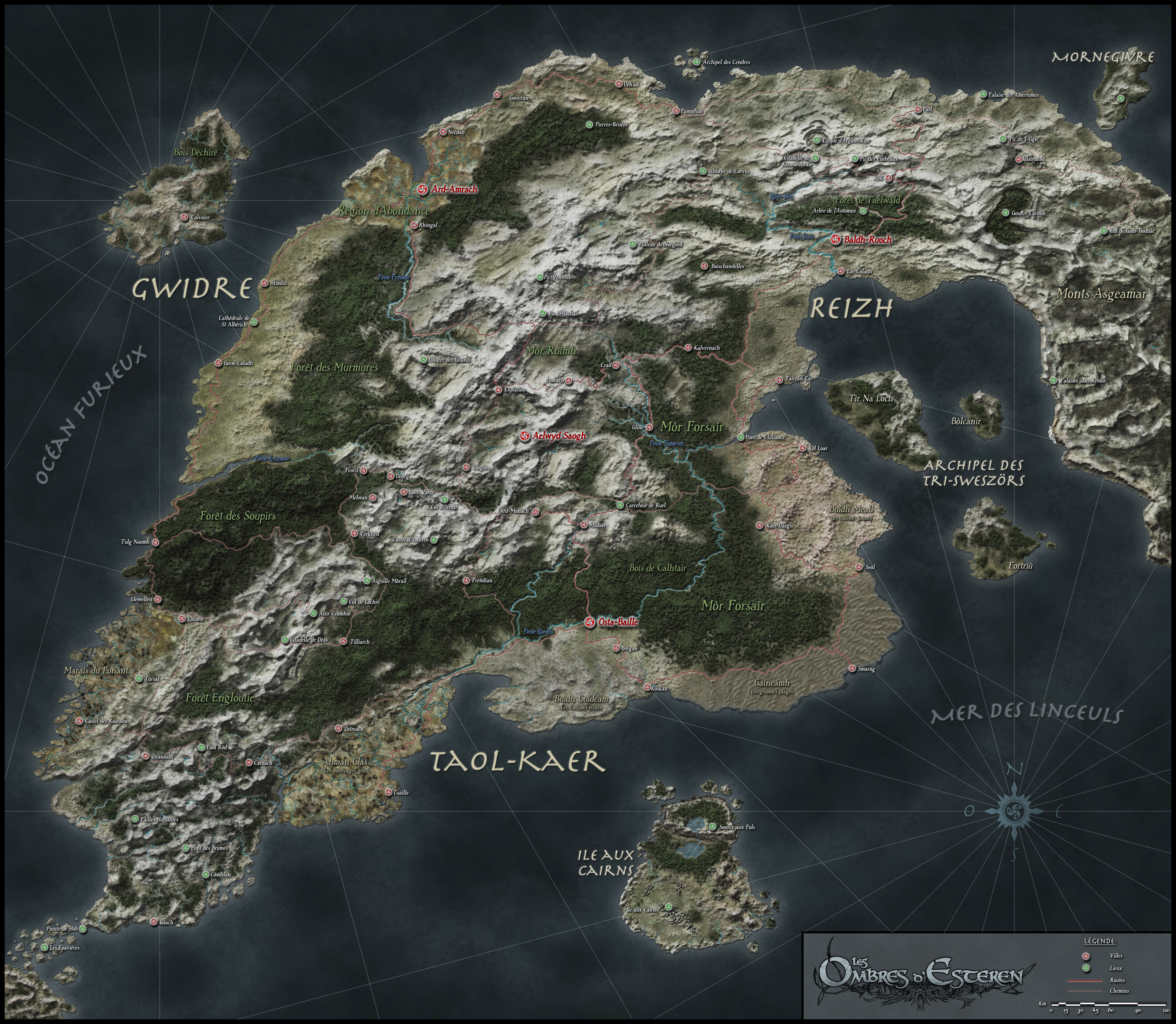Pick the Calvaire town marker
1176x1024 pixels.
pos(184,217)
